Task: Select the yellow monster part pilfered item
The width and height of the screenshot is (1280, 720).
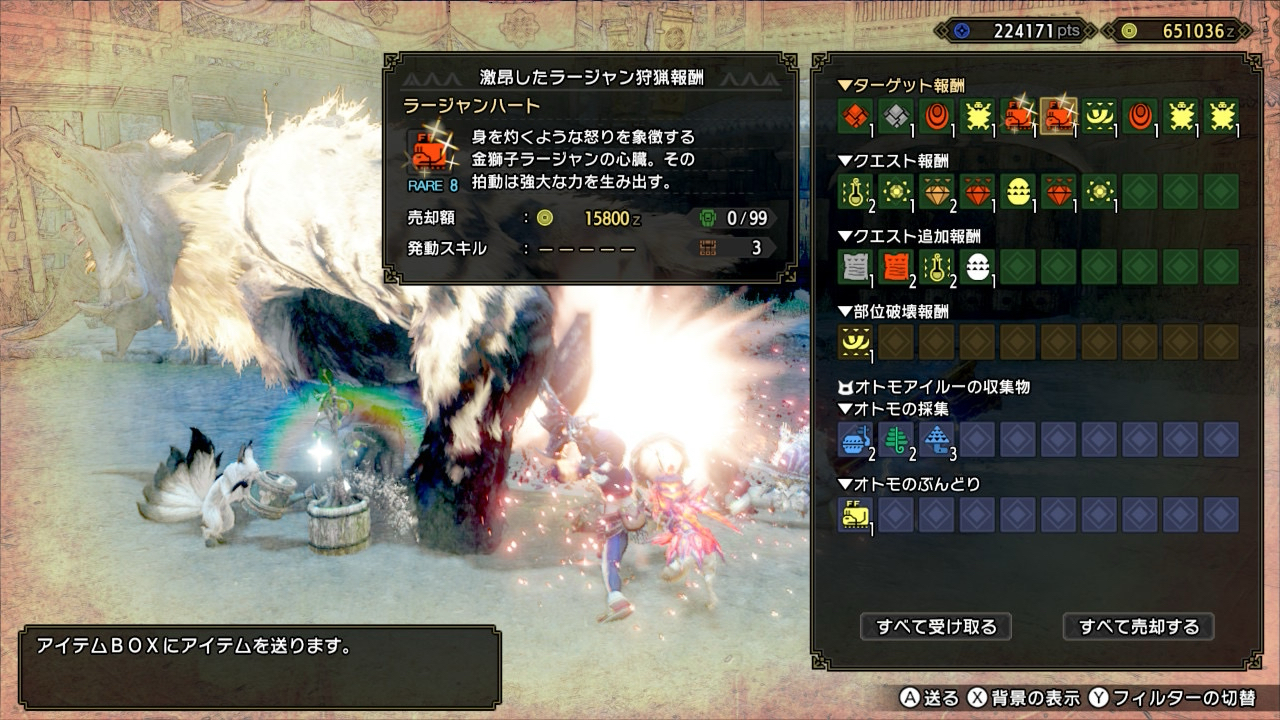Action: pyautogui.click(x=855, y=514)
